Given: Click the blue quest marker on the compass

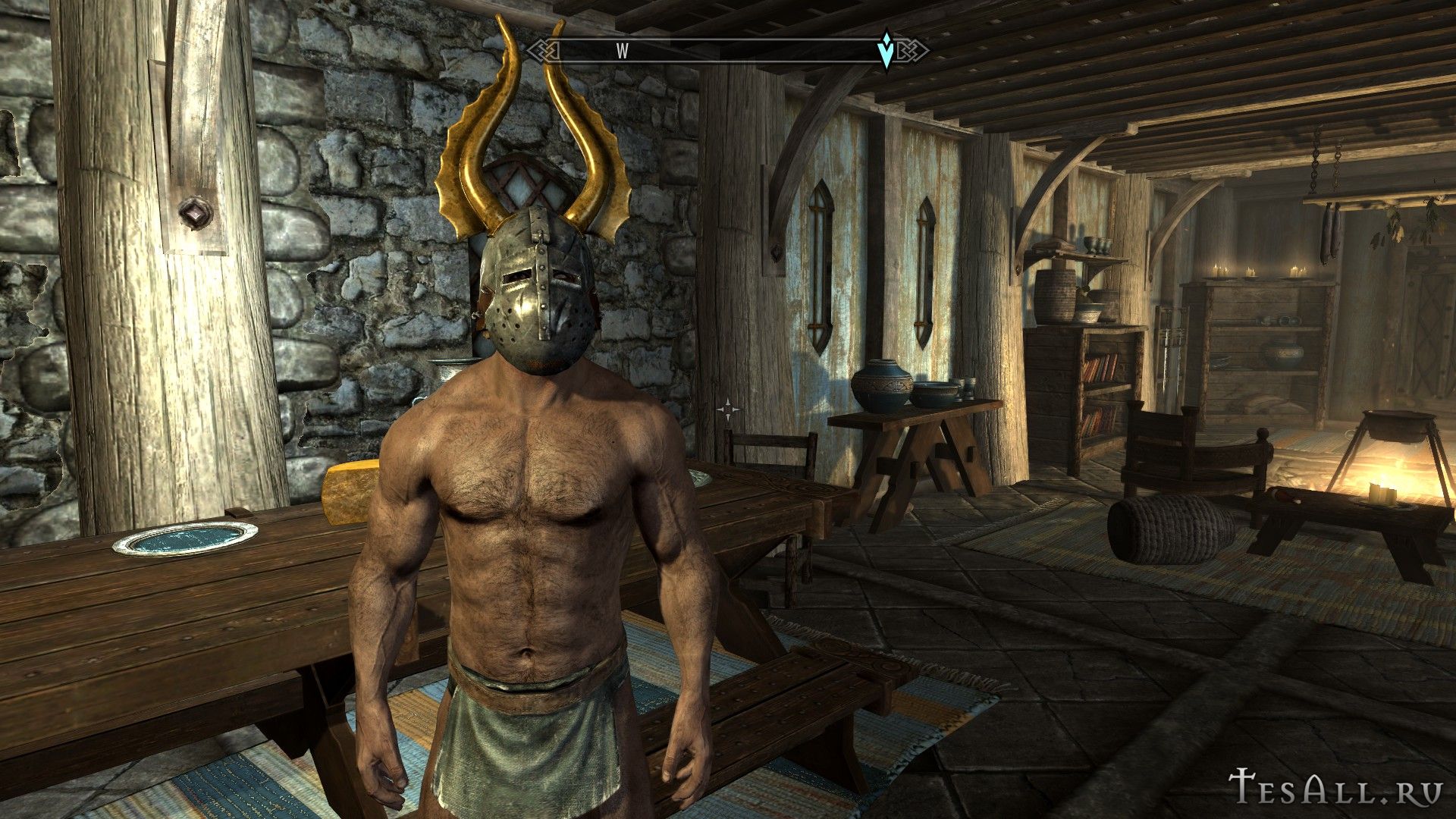Looking at the screenshot, I should click(885, 51).
